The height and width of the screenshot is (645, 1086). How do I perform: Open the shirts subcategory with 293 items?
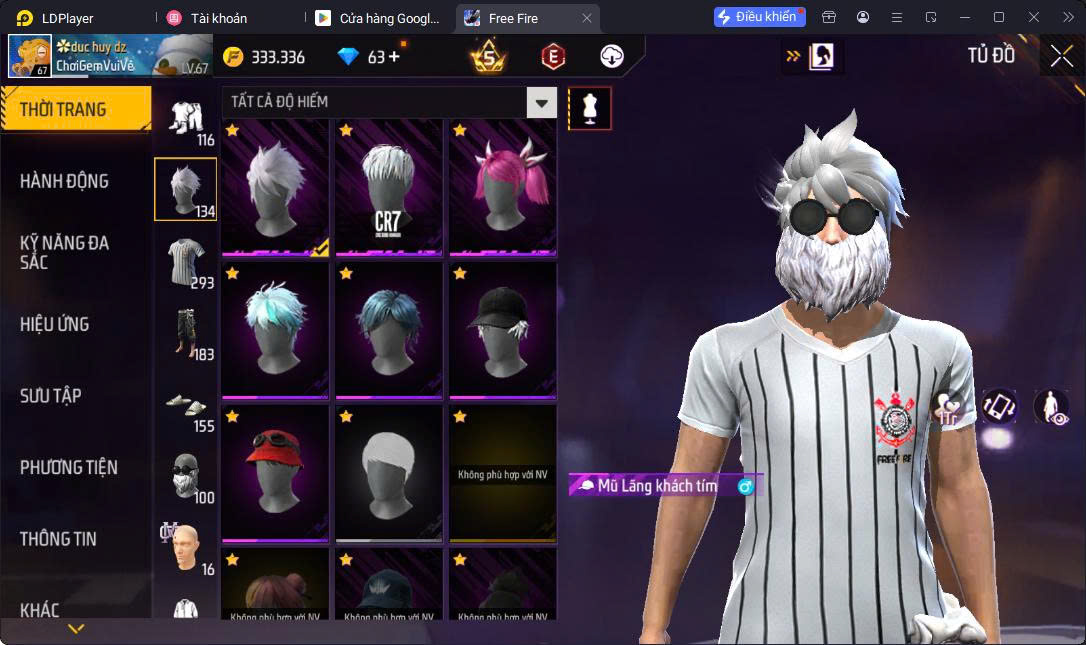186,263
